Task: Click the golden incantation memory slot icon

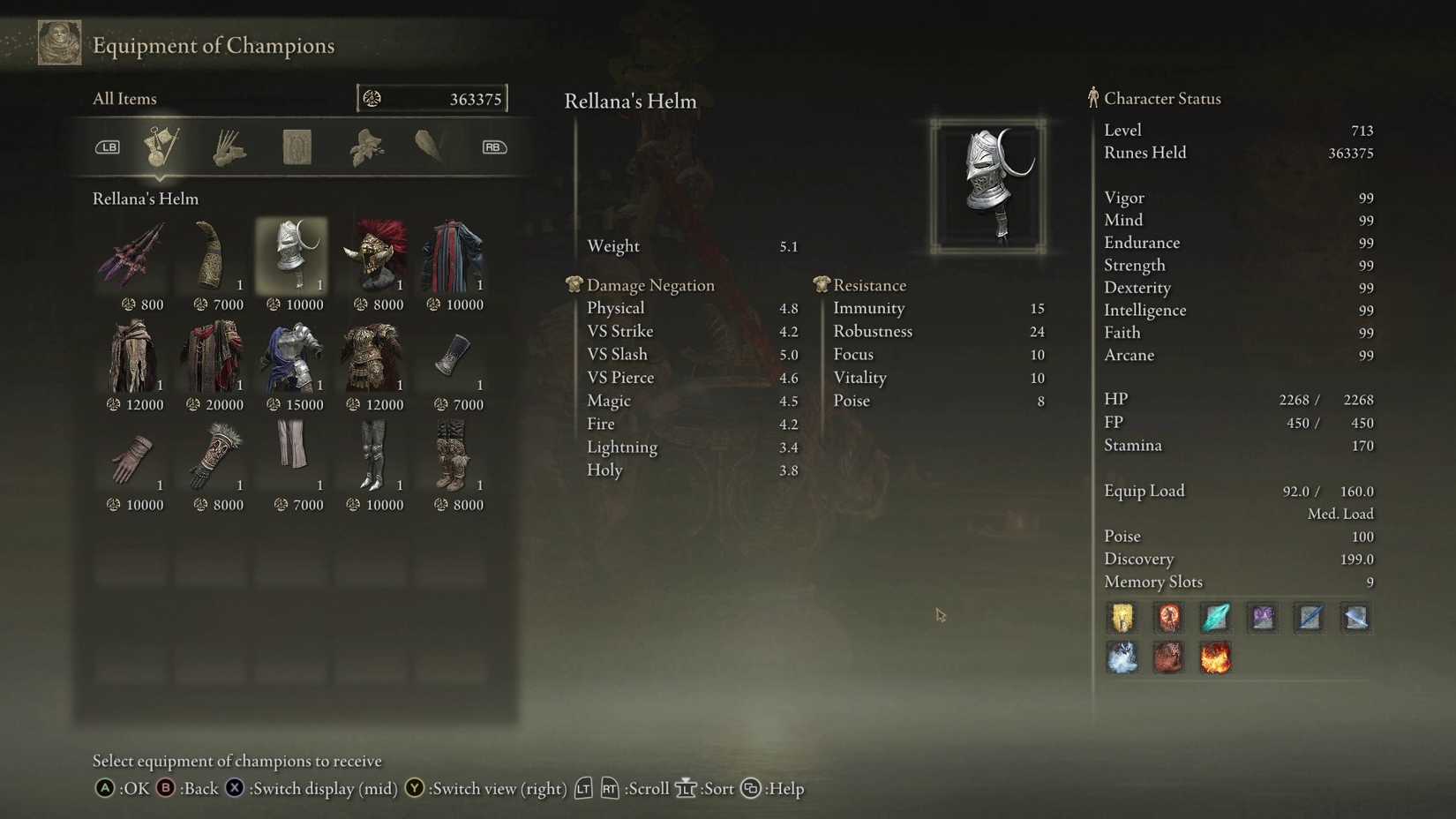Action: [x=1122, y=618]
